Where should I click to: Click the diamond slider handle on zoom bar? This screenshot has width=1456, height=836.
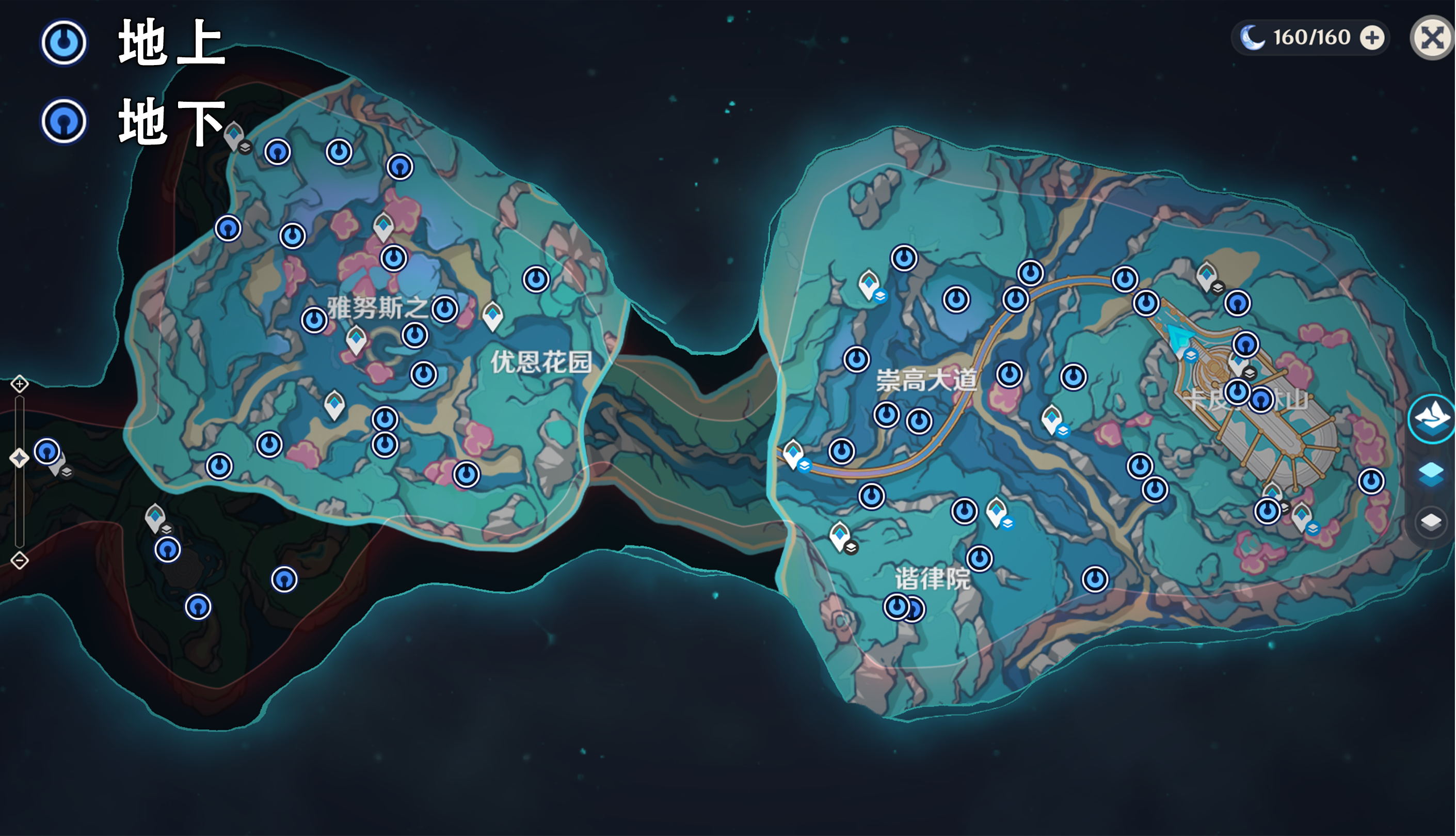(x=20, y=456)
